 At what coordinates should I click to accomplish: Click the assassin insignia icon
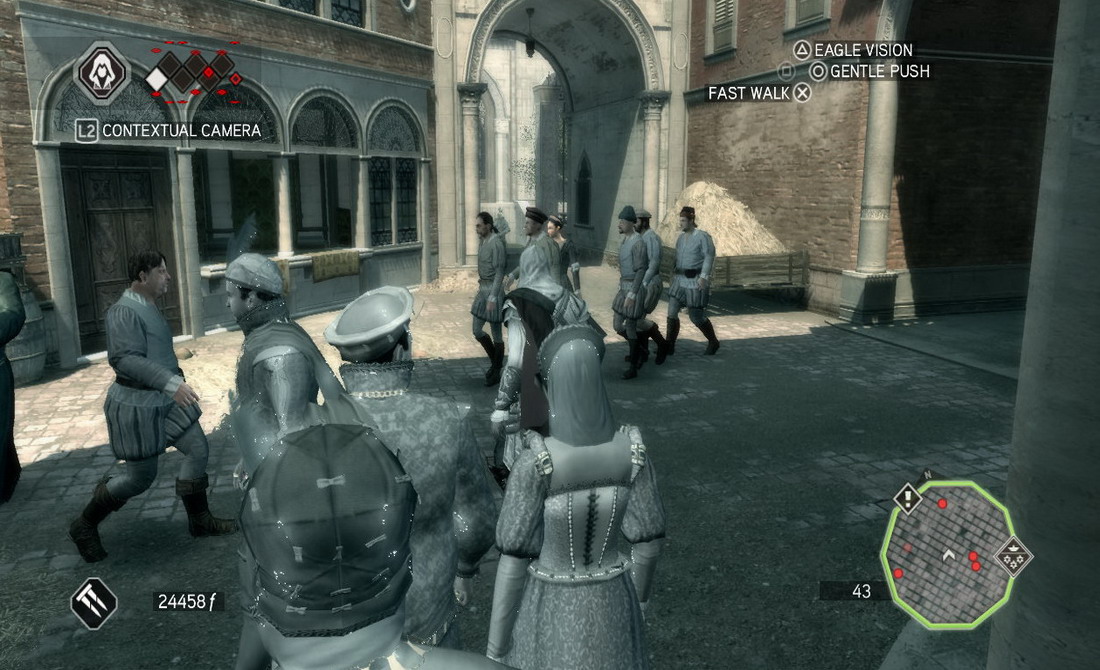[x=102, y=72]
